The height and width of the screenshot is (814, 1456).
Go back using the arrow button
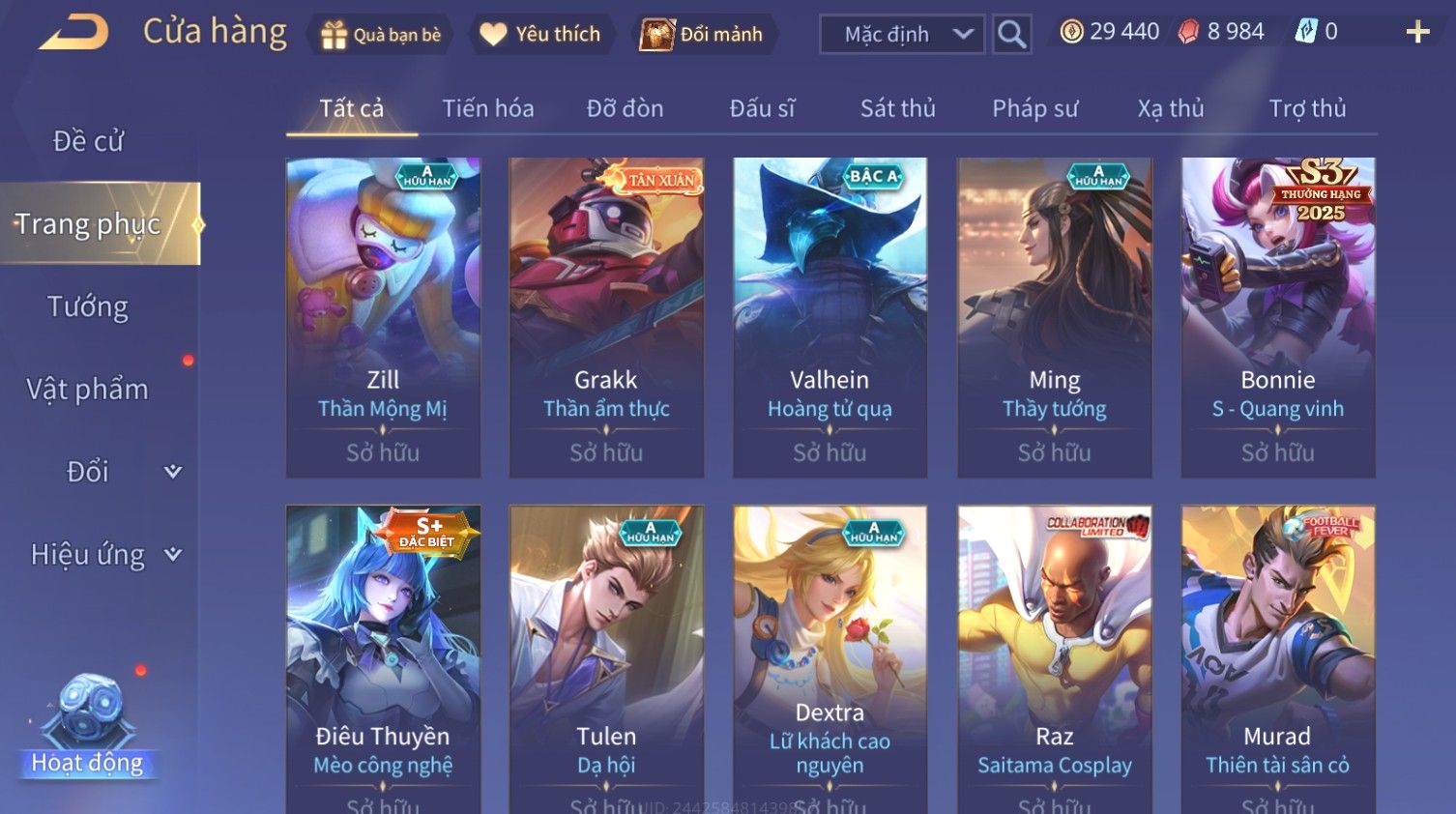[73, 33]
